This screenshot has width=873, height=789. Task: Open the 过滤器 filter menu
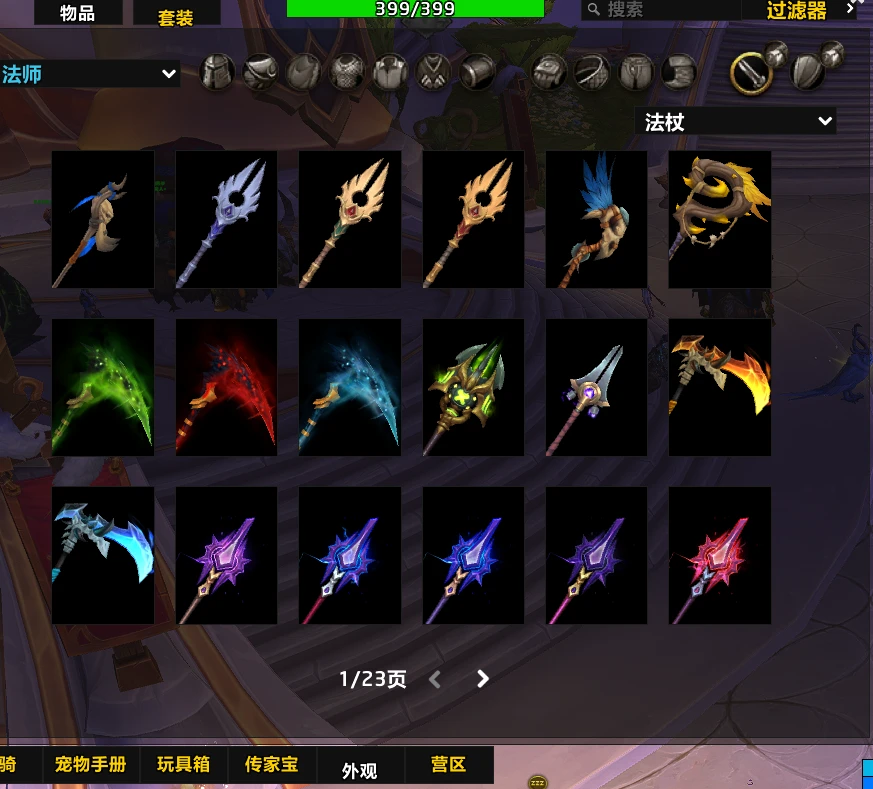pos(798,11)
